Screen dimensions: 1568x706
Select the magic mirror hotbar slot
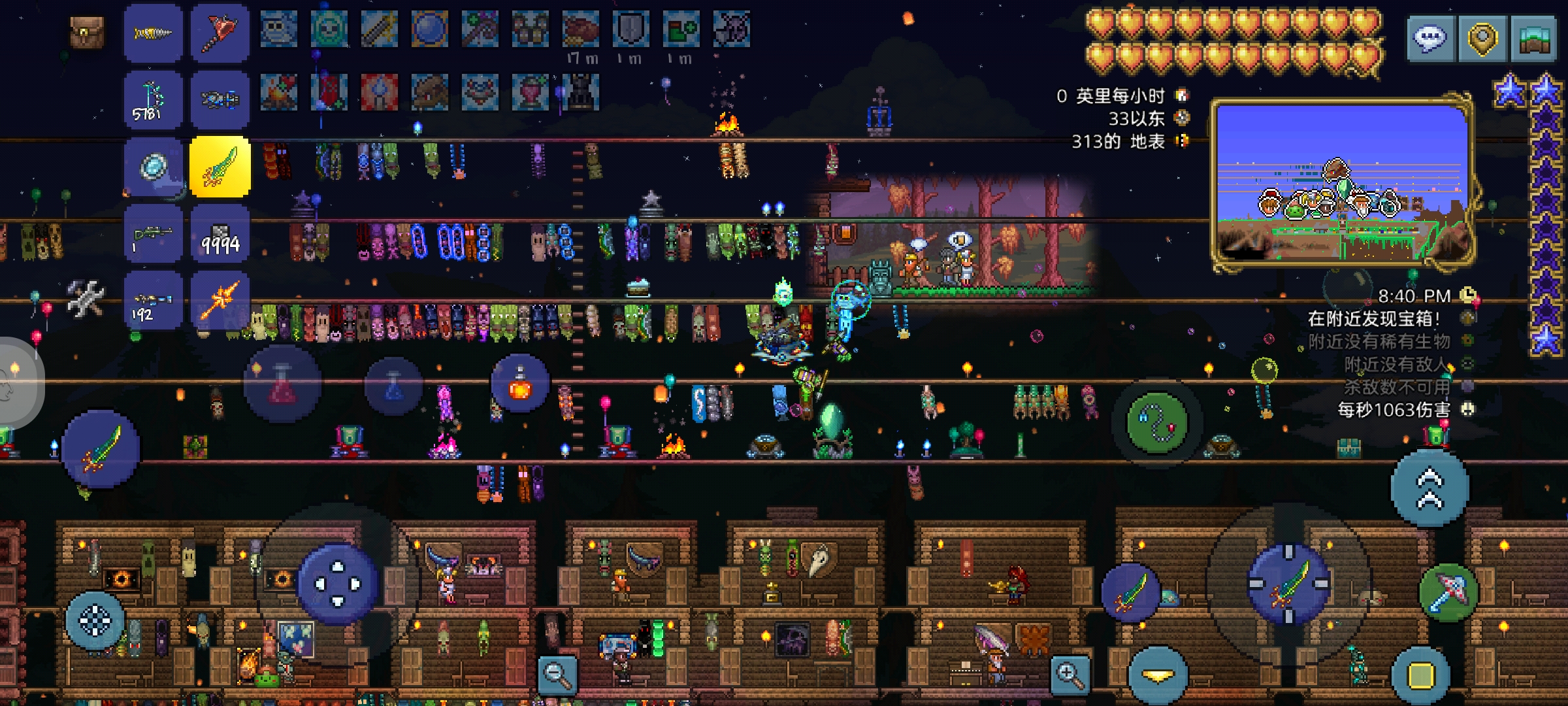(x=153, y=167)
